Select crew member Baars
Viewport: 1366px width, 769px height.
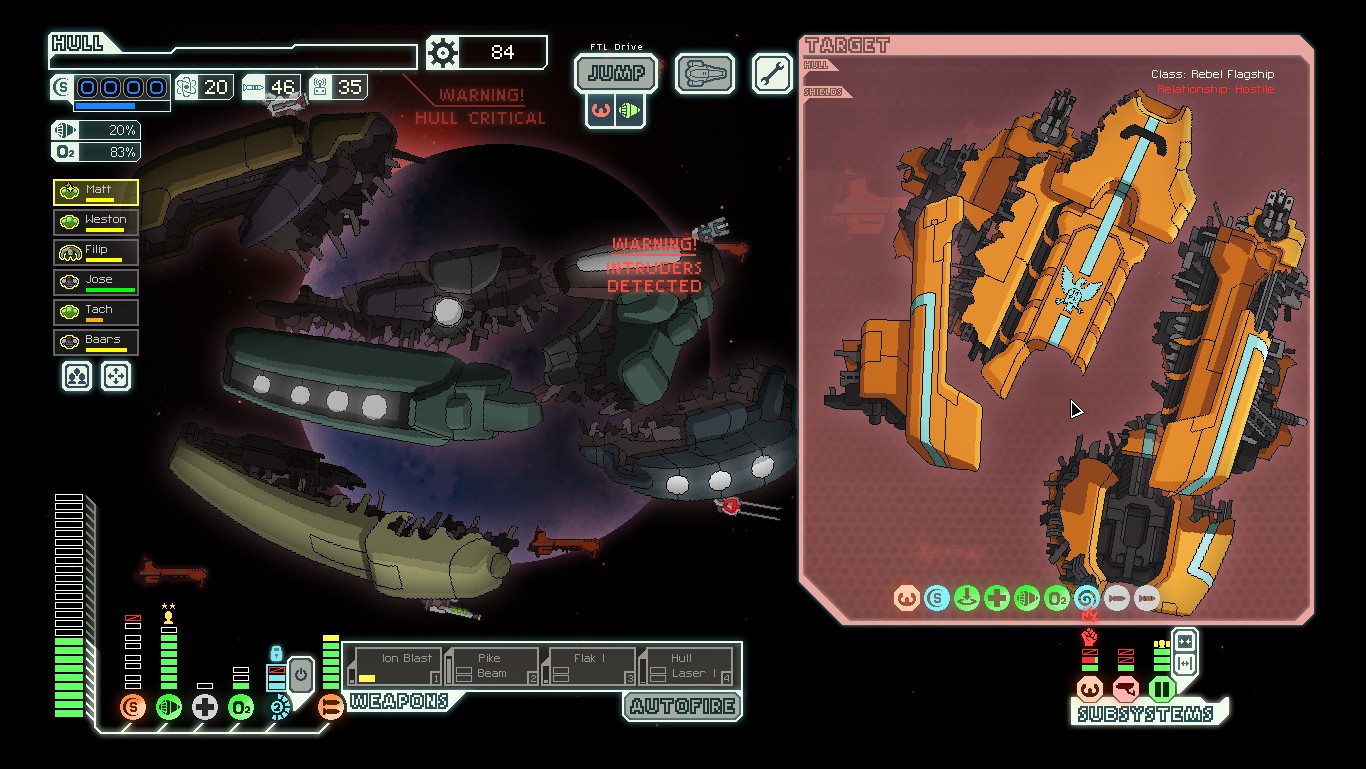coord(96,343)
